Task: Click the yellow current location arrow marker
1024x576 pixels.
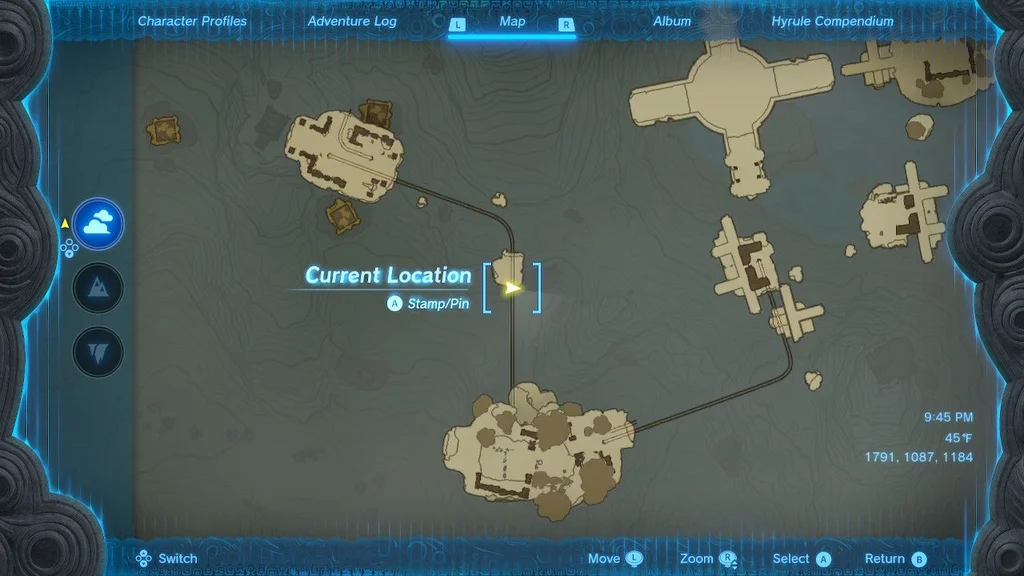Action: 513,288
